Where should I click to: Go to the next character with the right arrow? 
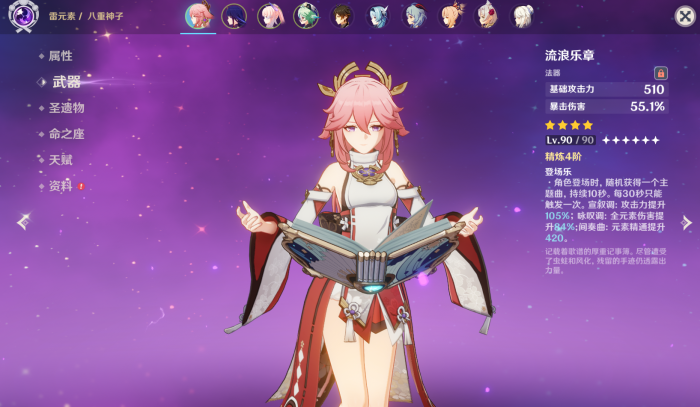(686, 222)
